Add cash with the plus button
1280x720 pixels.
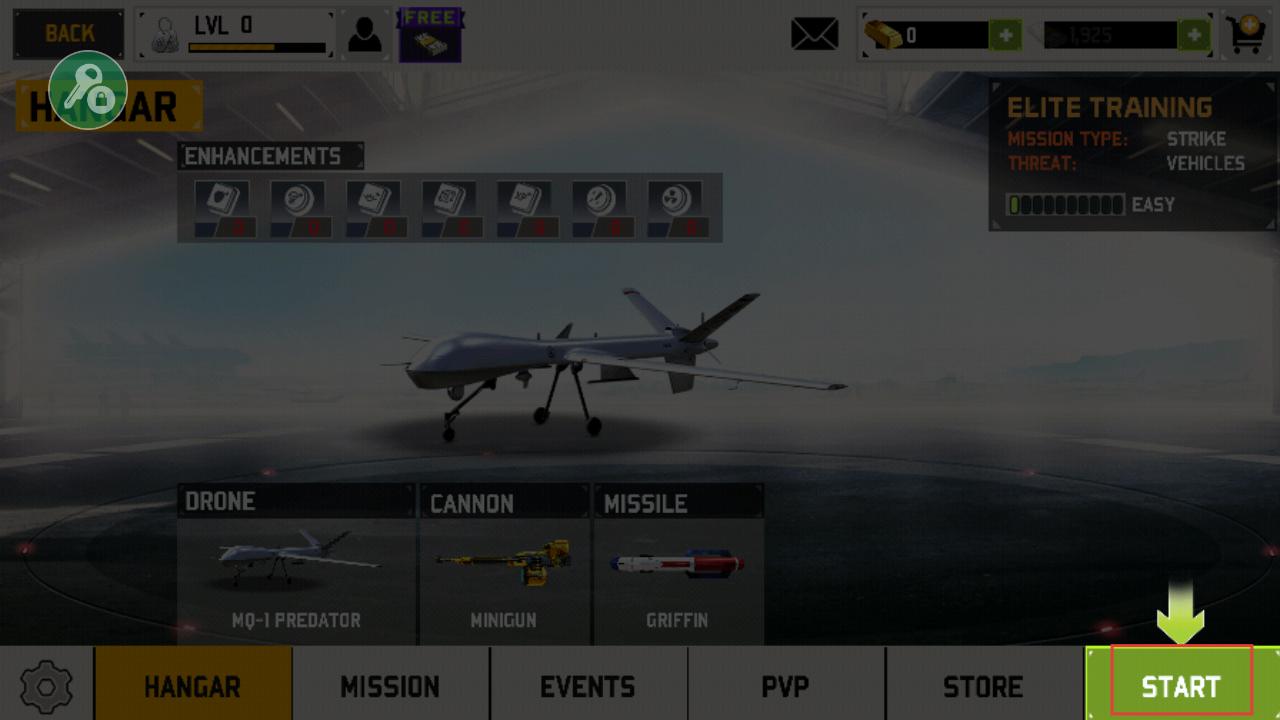[x=1194, y=36]
